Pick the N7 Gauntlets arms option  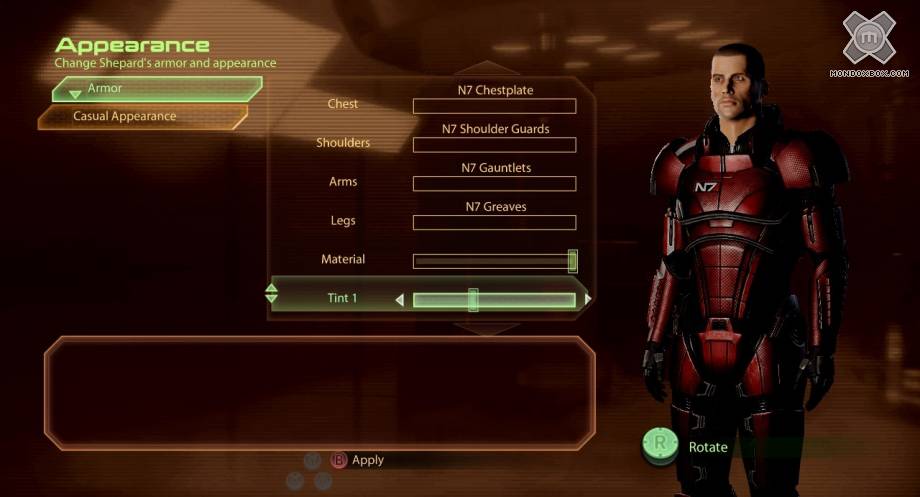coord(495,183)
